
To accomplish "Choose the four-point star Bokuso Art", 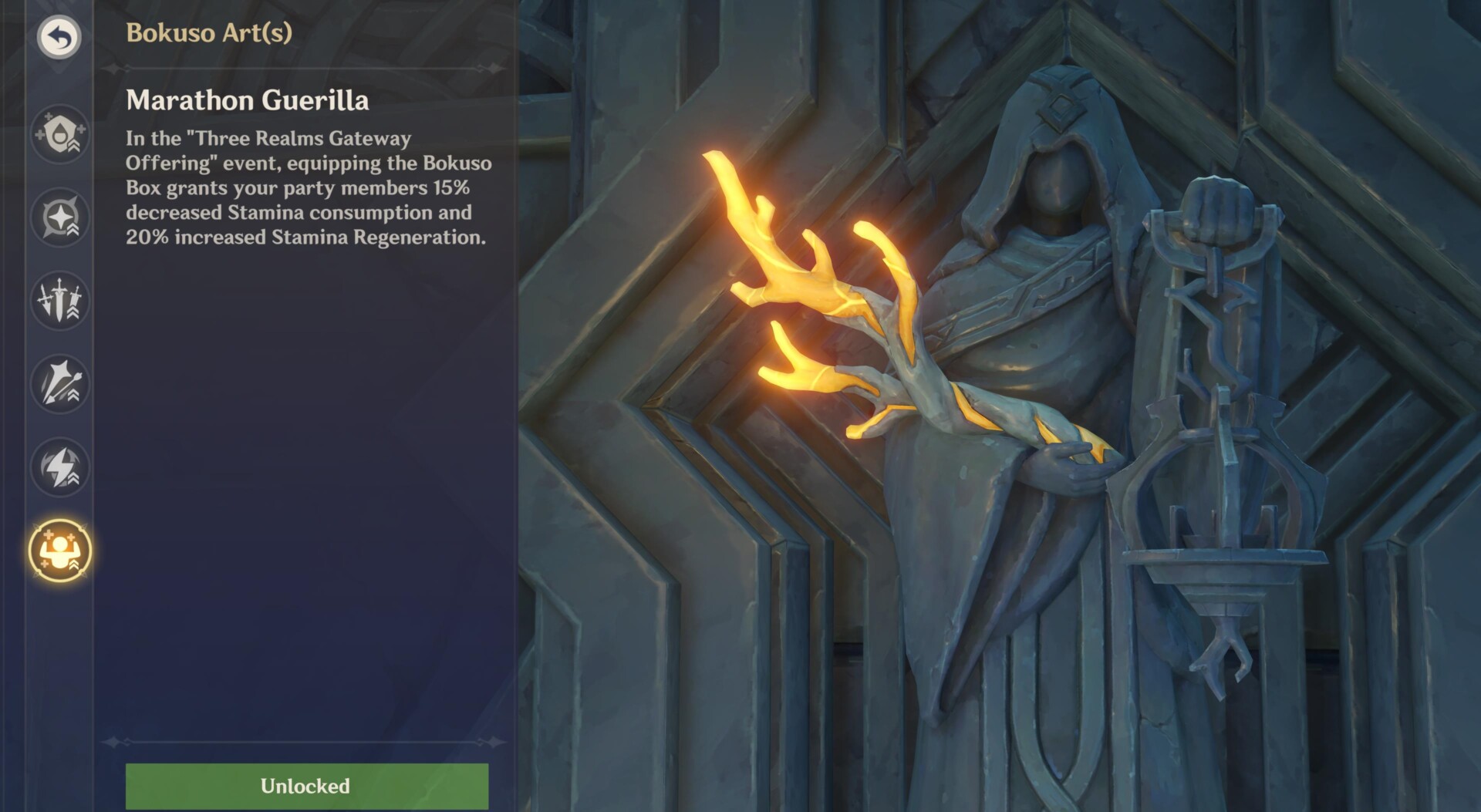I will click(x=59, y=217).
